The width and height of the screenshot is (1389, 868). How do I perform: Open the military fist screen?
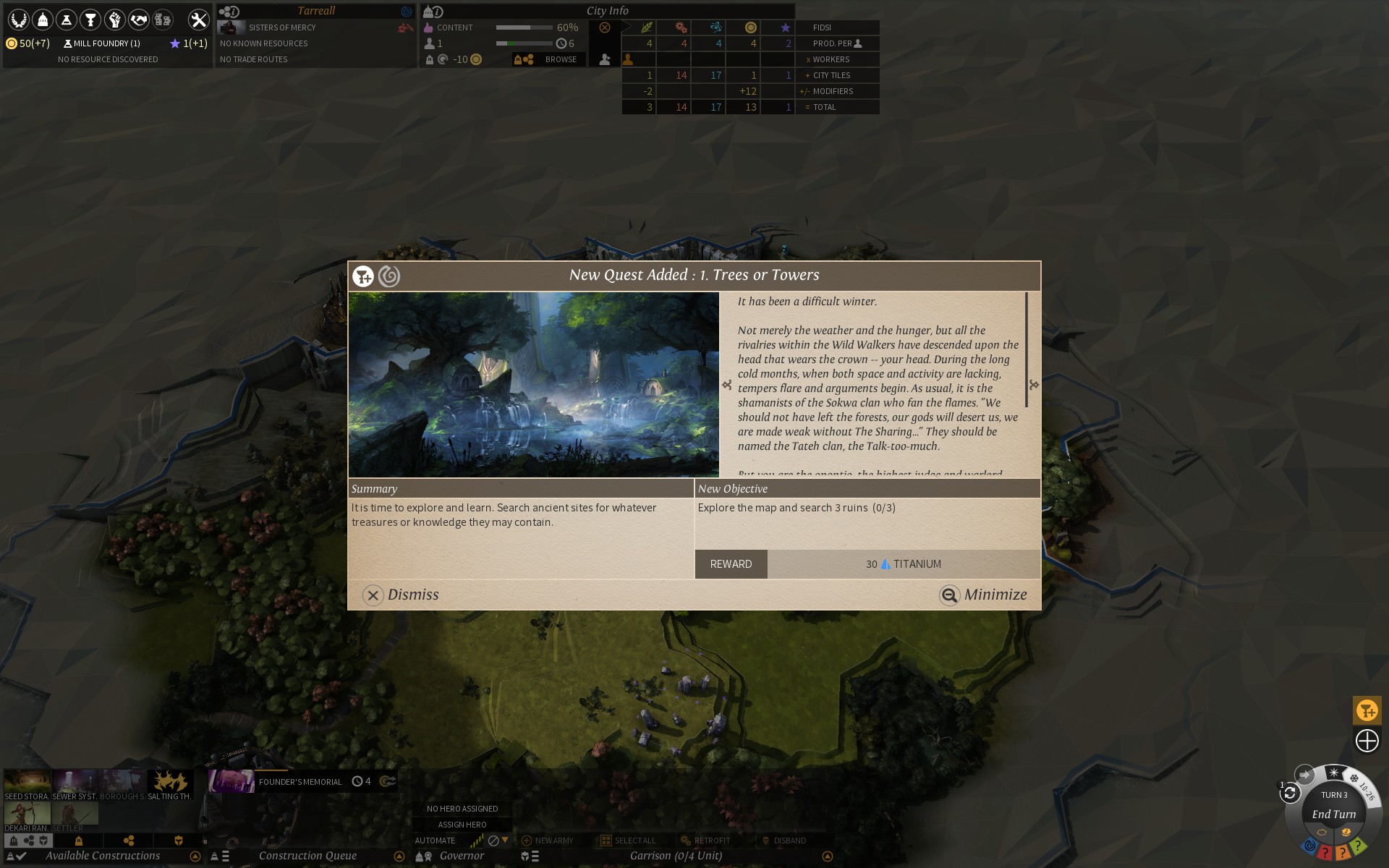[114, 20]
